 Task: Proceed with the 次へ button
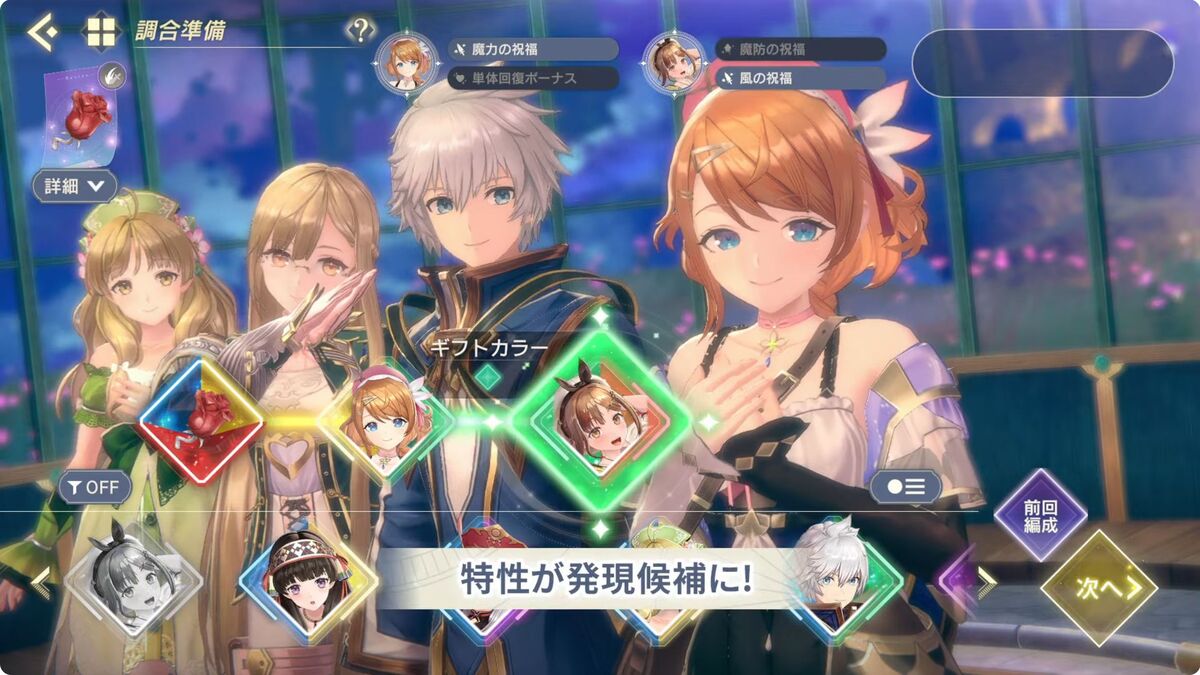pos(1098,587)
